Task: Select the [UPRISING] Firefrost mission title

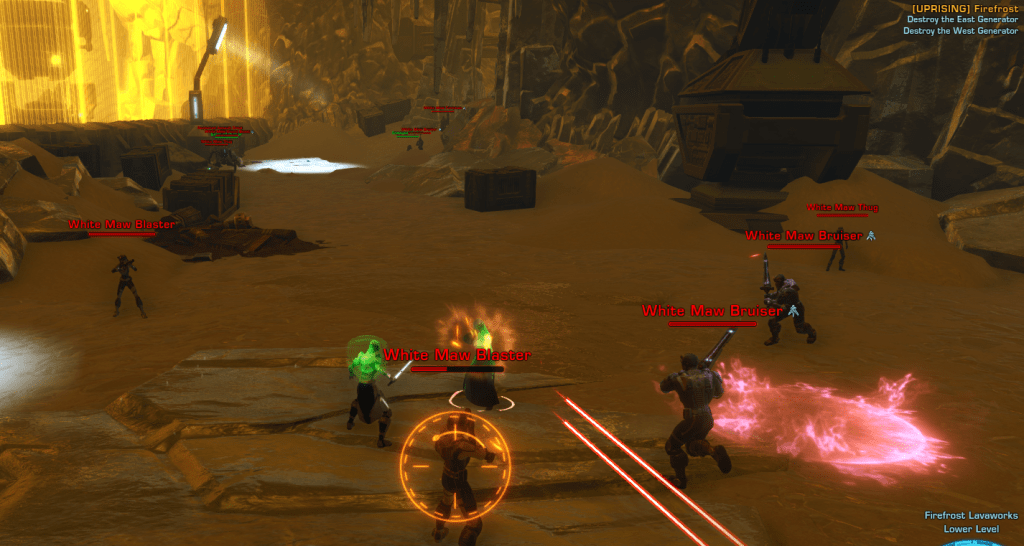Action: click(965, 8)
